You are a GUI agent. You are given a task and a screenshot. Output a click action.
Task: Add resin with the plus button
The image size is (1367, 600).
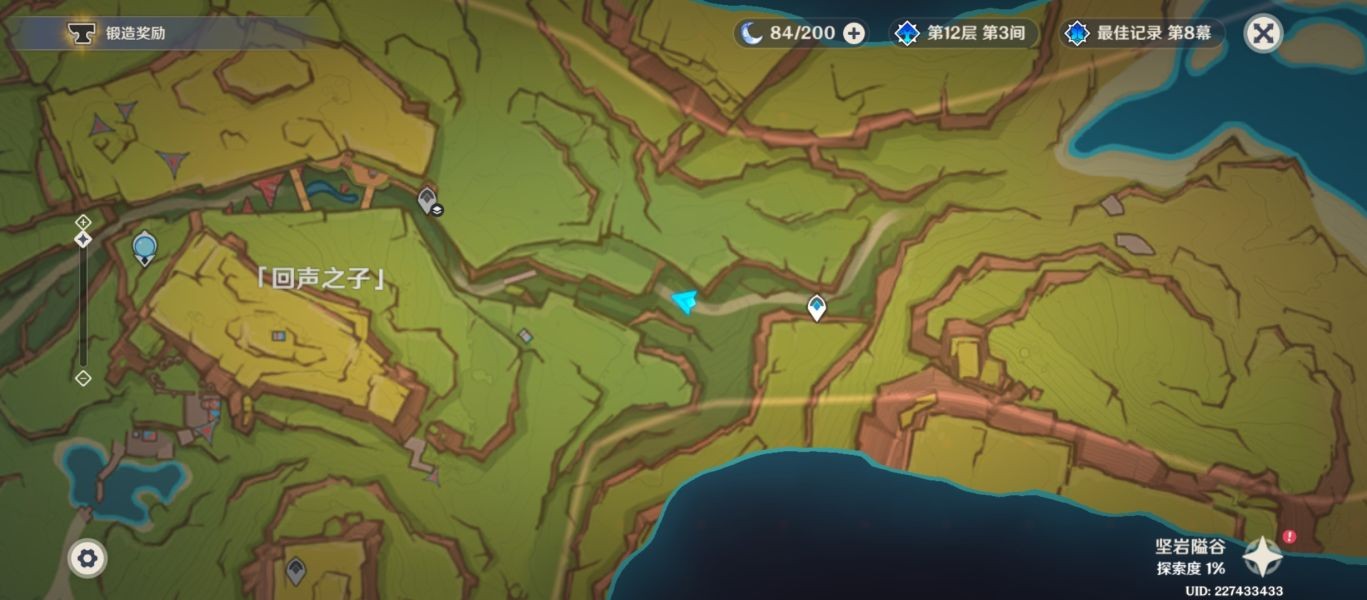(854, 33)
